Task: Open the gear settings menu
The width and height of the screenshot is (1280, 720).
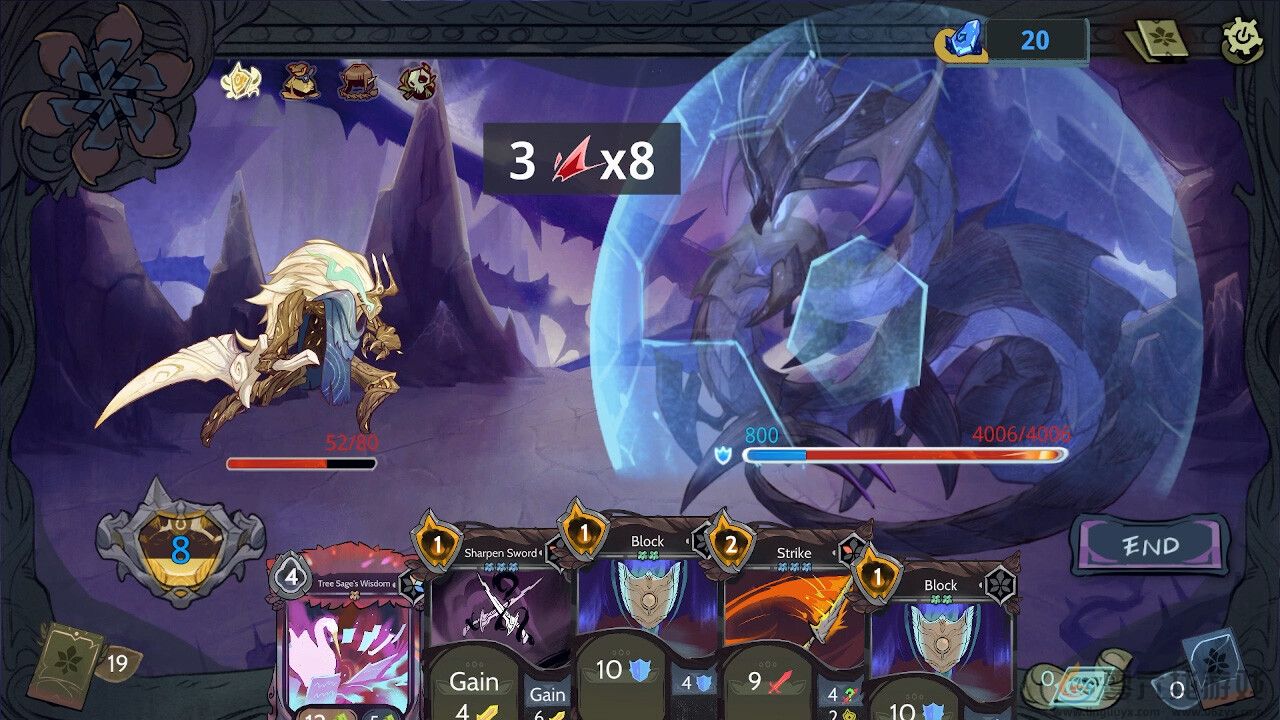Action: [x=1243, y=41]
